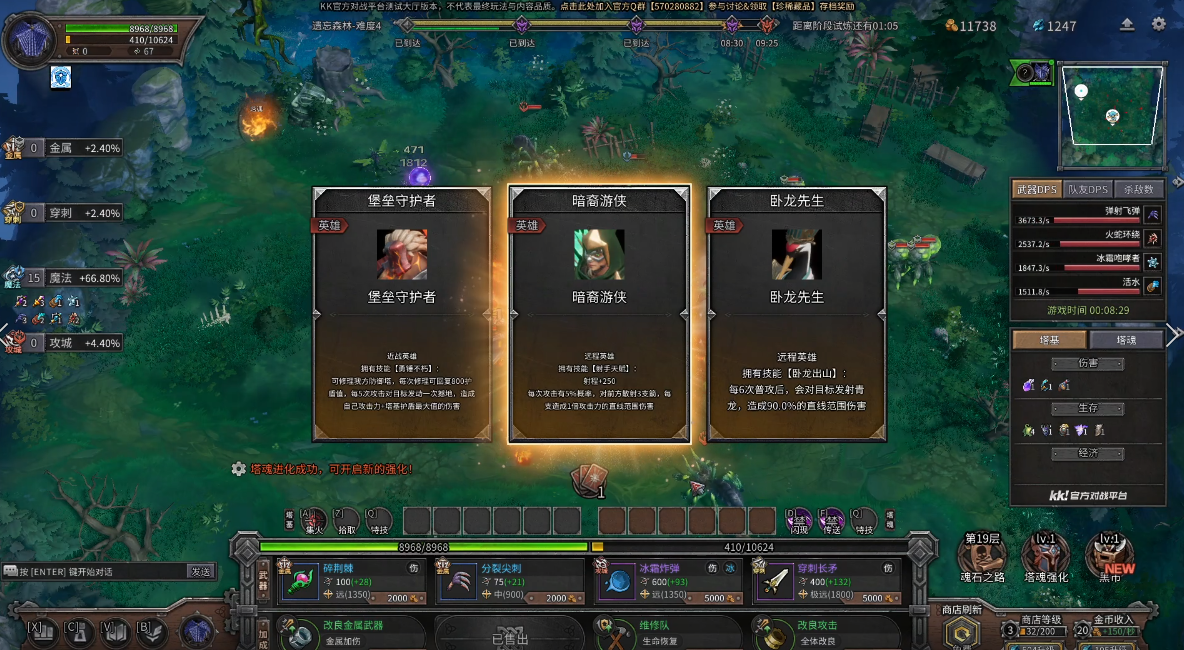Switch to the 塔魂 tab
This screenshot has width=1184, height=650.
1126,340
